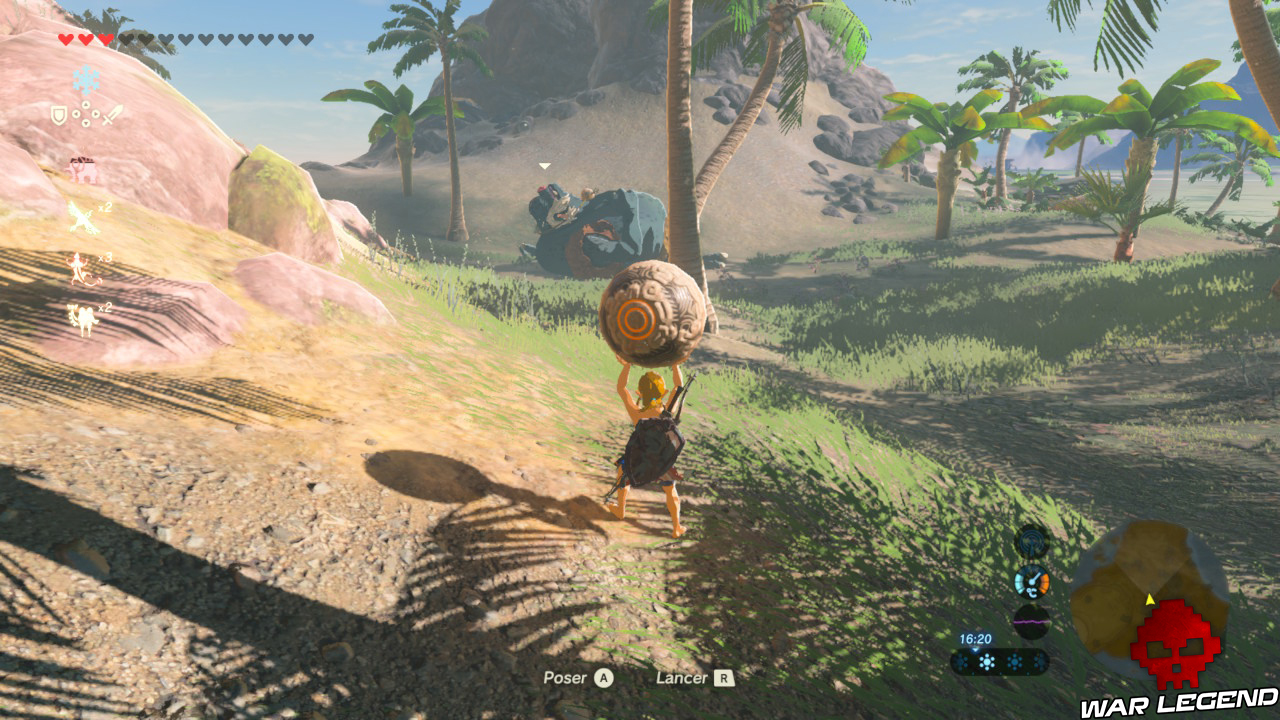The height and width of the screenshot is (720, 1280).
Task: Click the Sheikah Sensor detector icon
Action: [1031, 541]
